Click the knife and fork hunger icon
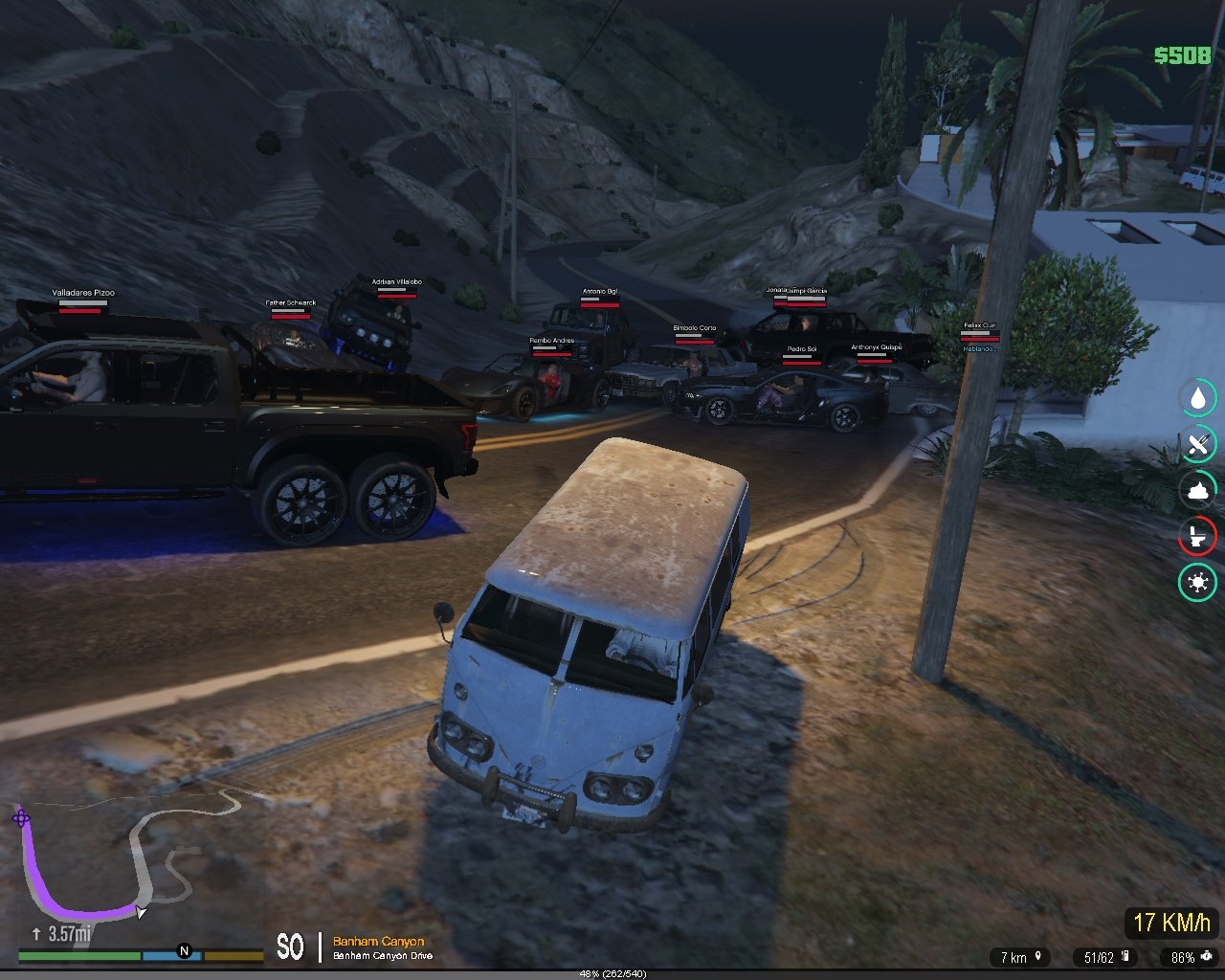Viewport: 1225px width, 980px height. click(1197, 444)
